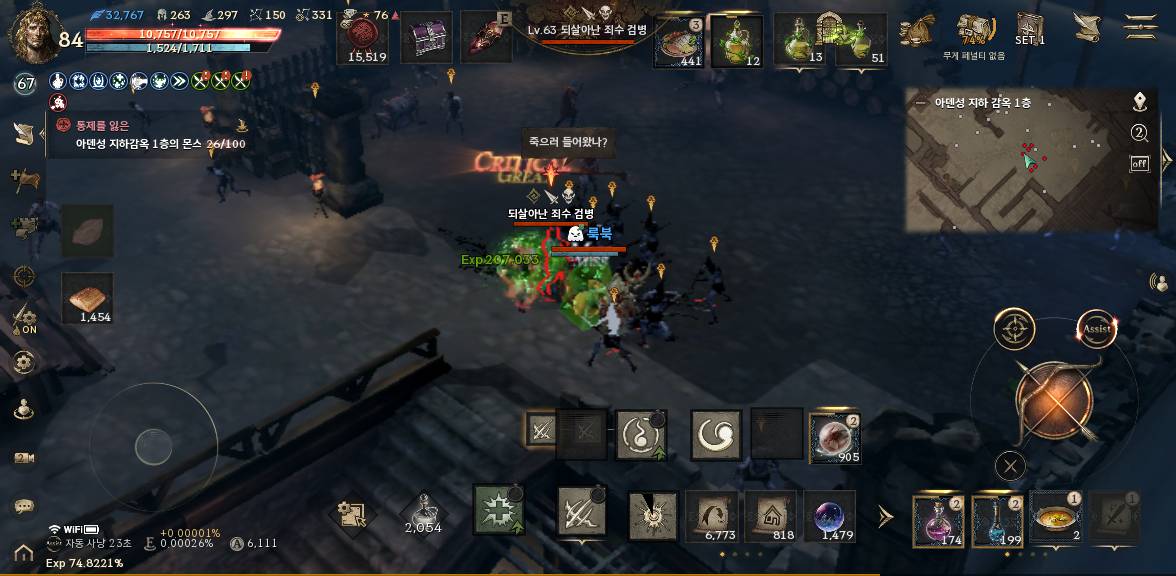Screen dimensions: 1176x576
Task: Switch equipment preset via SET 1 book
Action: click(1030, 27)
